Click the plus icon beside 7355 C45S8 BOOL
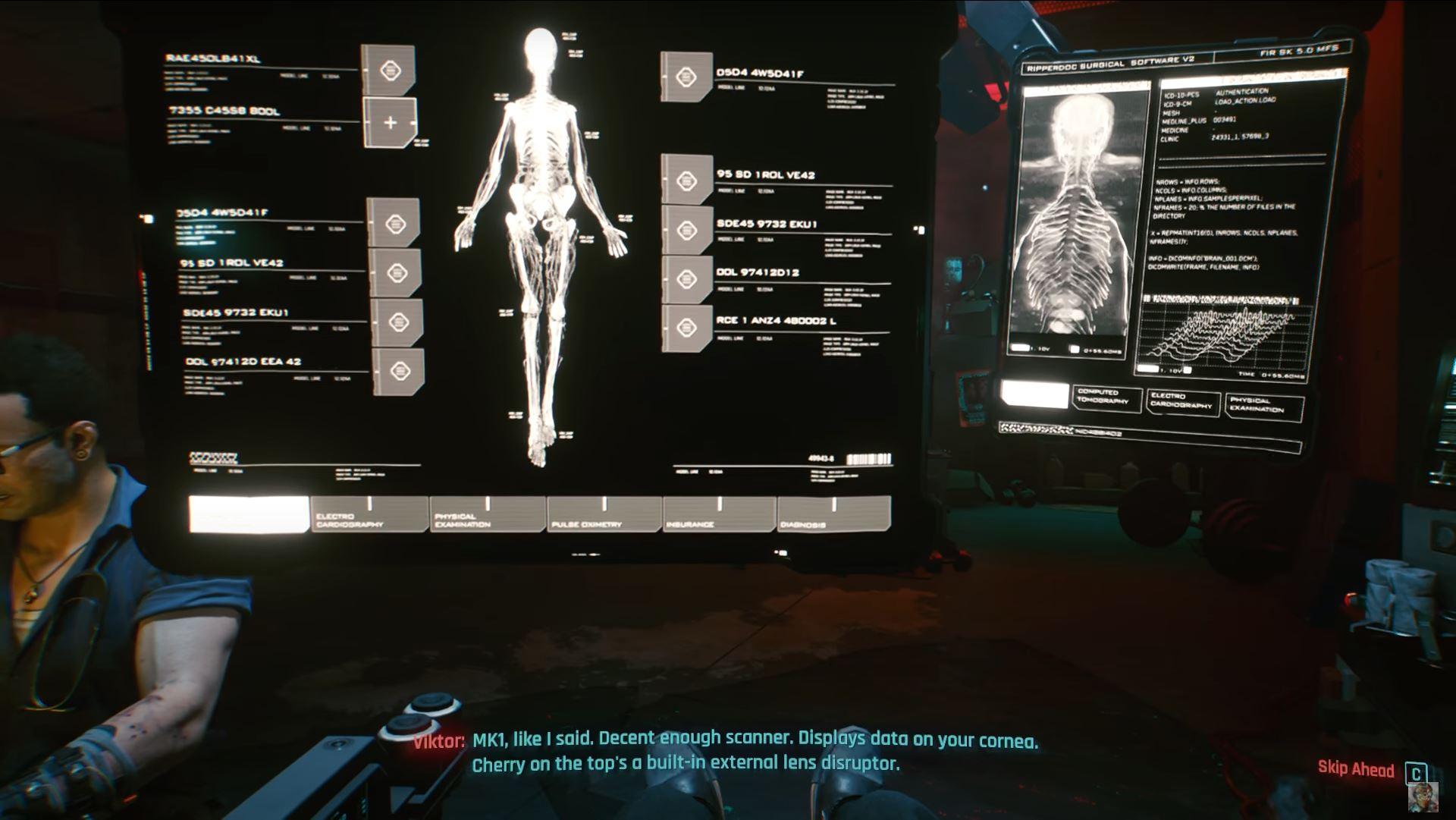The height and width of the screenshot is (820, 1456). [x=392, y=121]
